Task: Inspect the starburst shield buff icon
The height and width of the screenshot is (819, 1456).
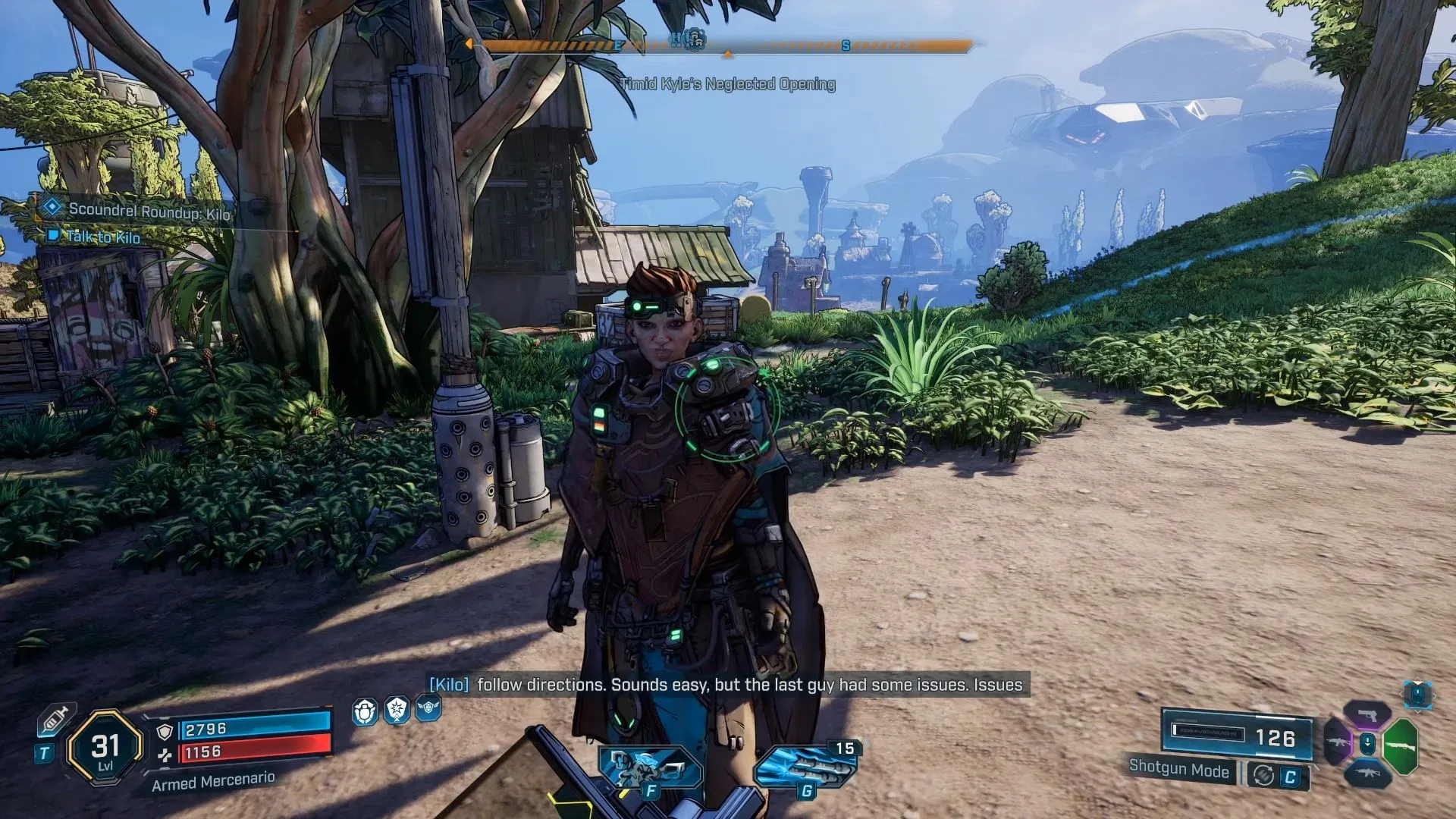Action: pos(397,711)
